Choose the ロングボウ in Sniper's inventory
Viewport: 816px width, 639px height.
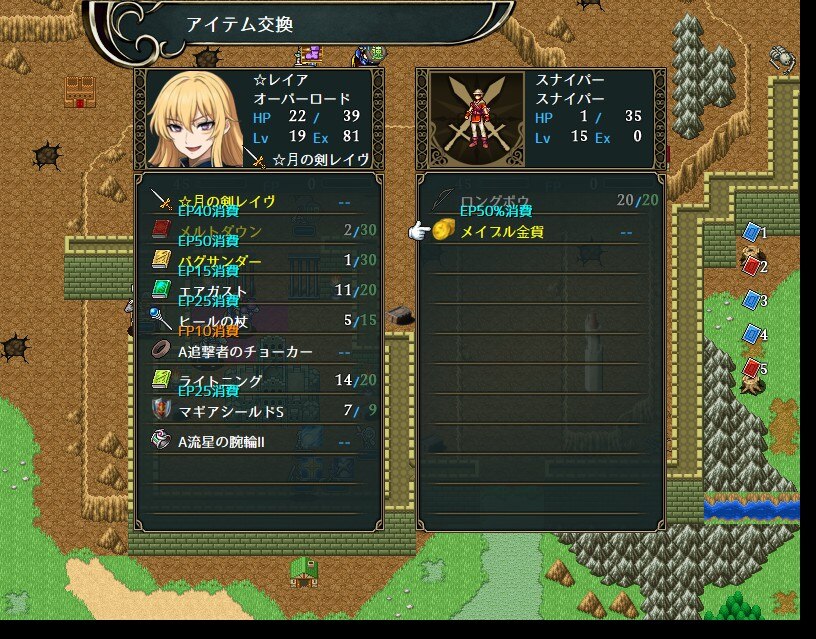pos(540,201)
